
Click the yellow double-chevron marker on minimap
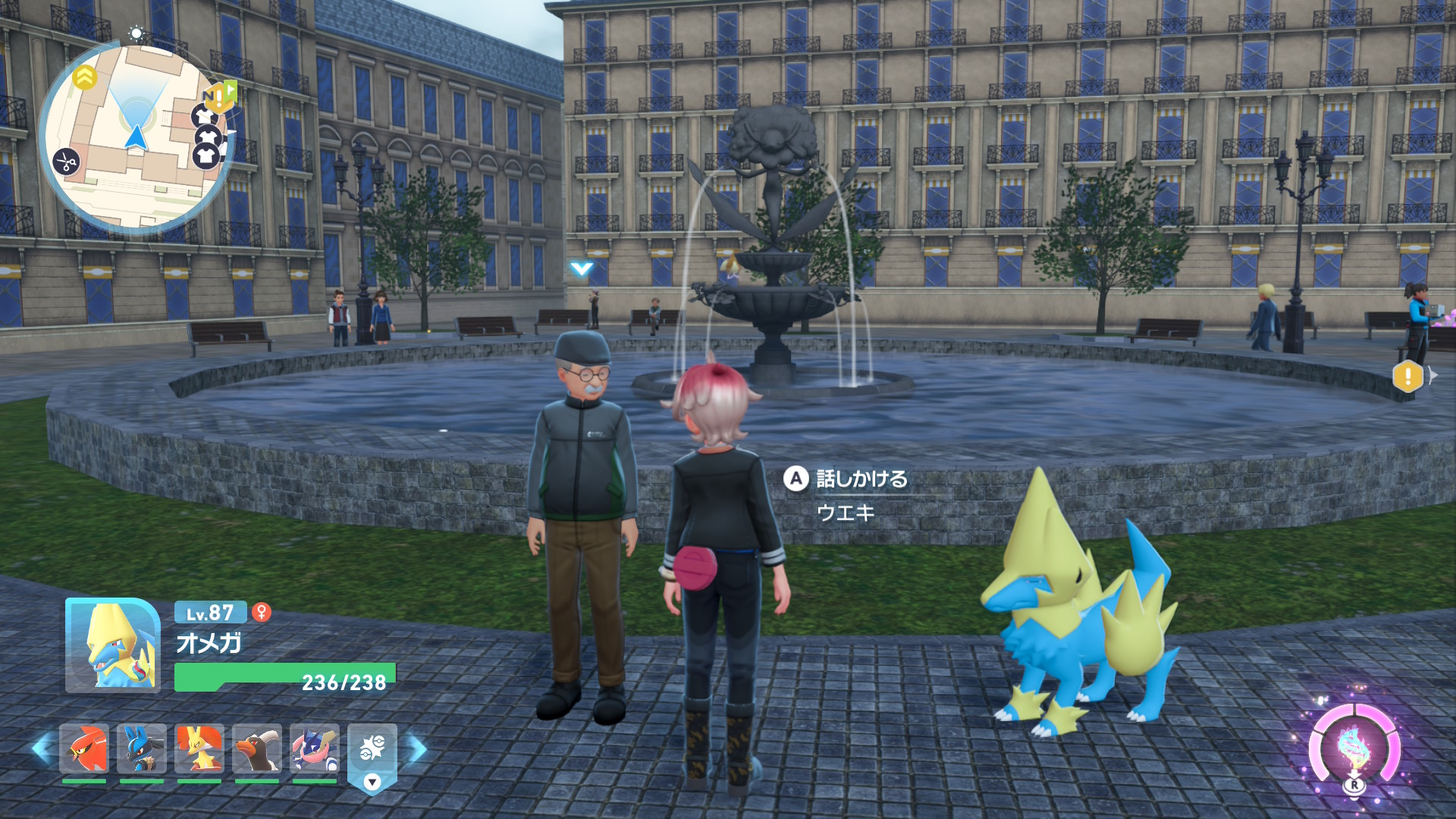84,77
